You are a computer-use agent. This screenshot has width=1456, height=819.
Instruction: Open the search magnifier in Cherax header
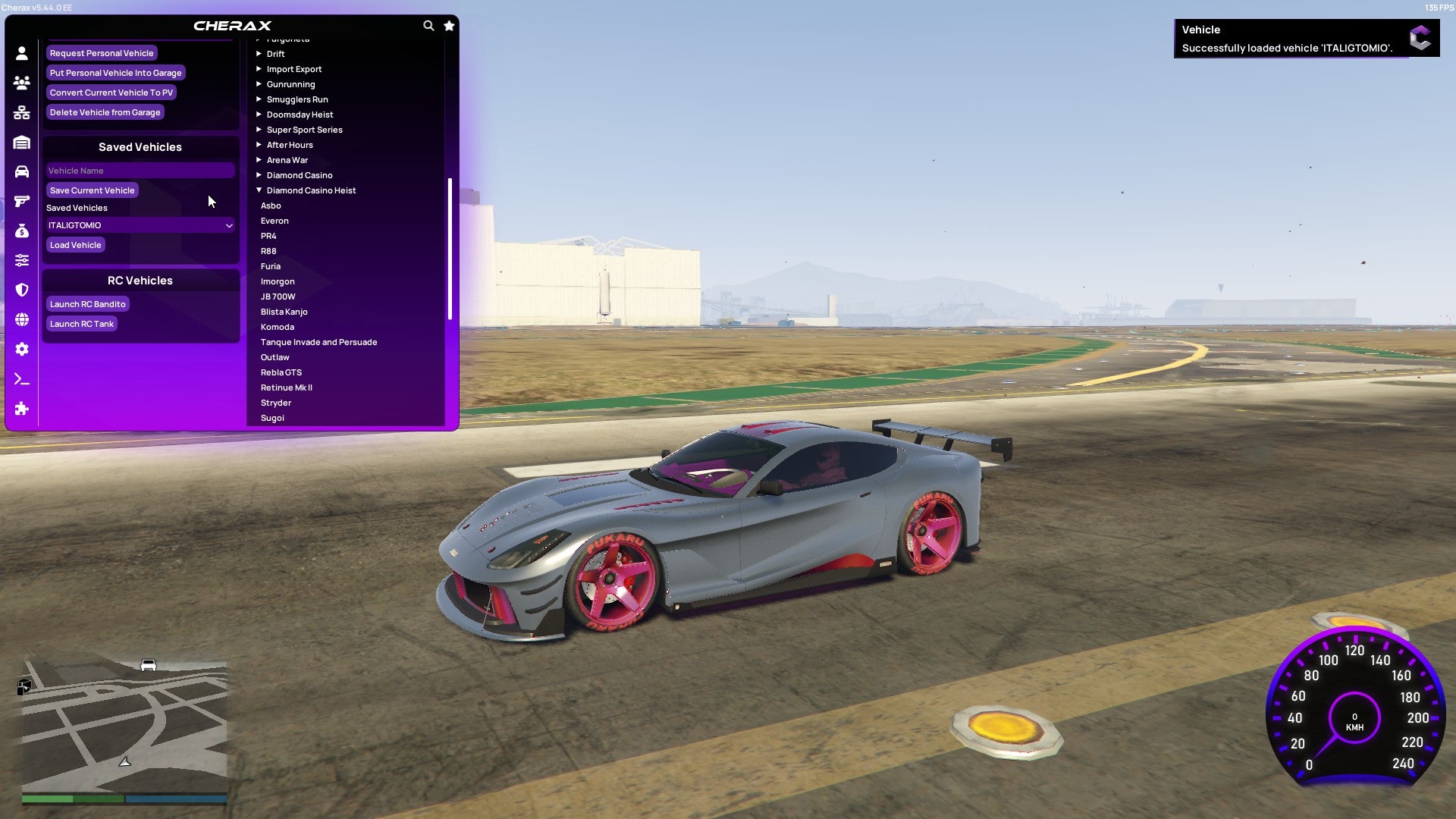coord(428,25)
